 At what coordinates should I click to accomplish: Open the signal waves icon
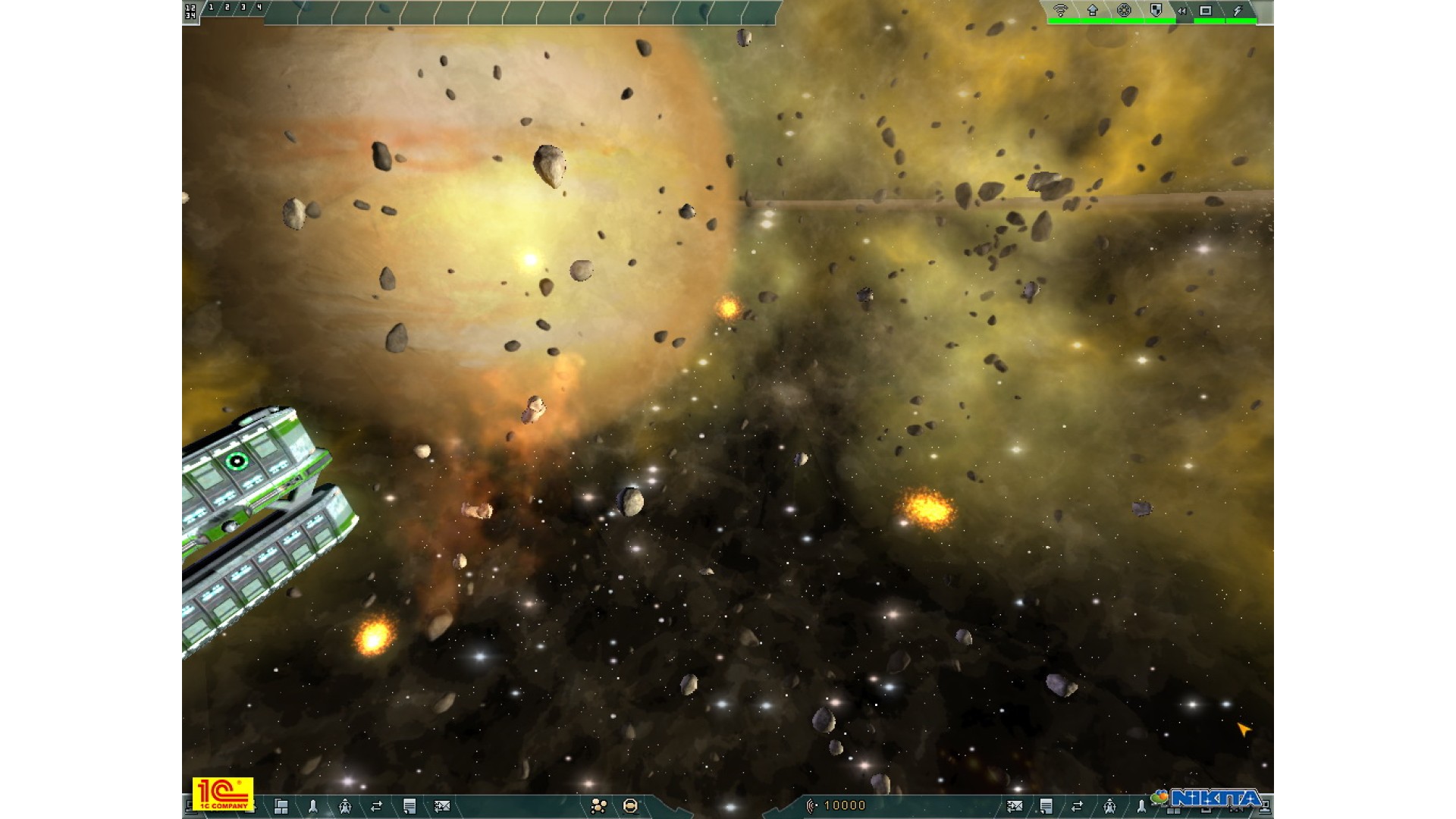[1060, 11]
